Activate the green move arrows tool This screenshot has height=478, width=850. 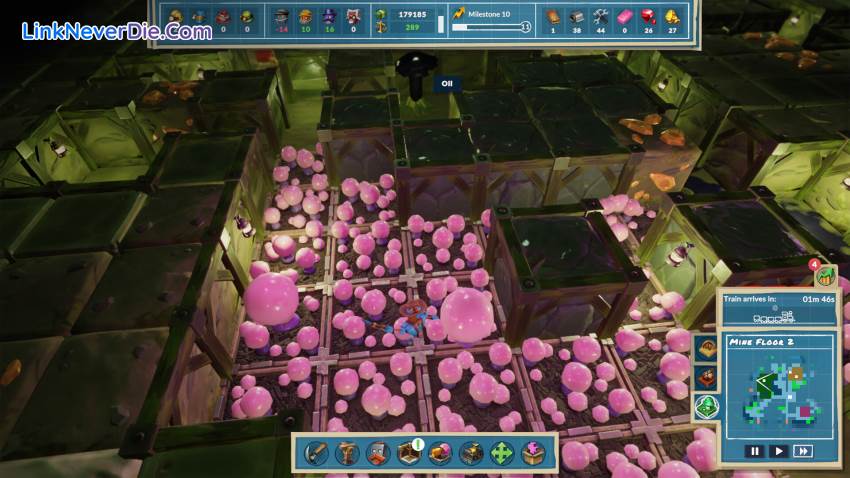pyautogui.click(x=500, y=452)
